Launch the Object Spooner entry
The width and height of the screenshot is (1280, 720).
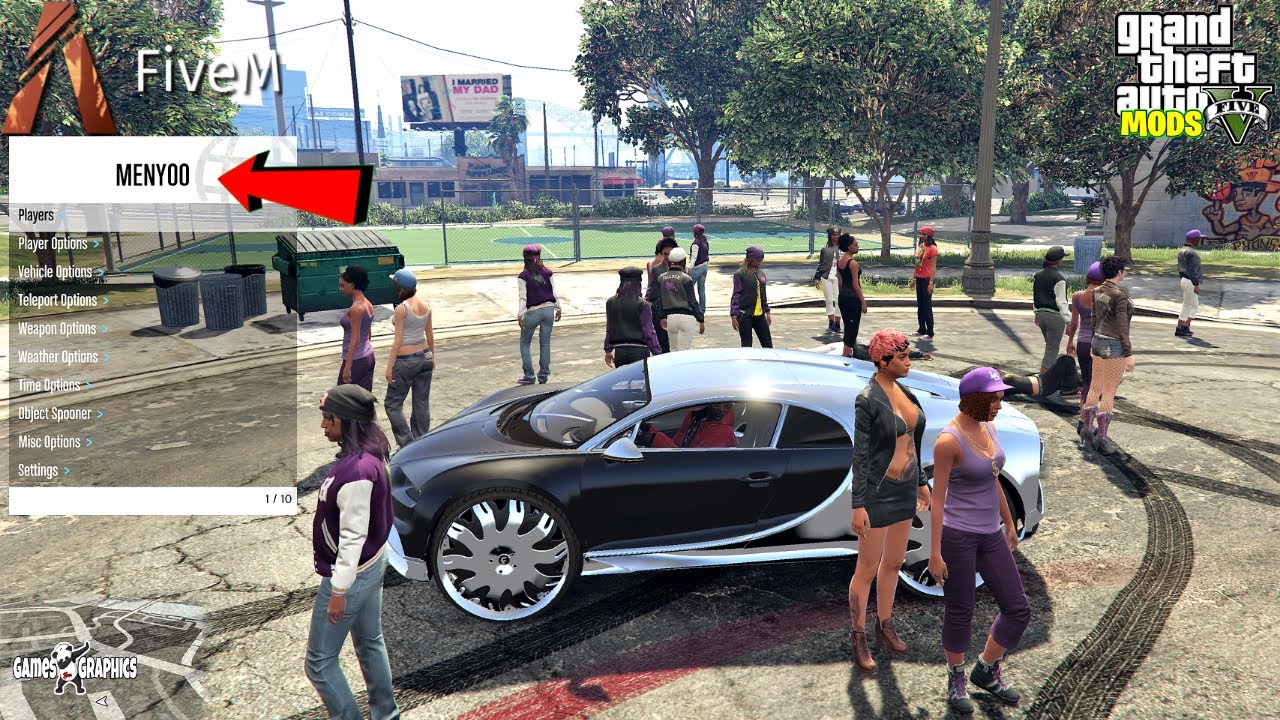[x=55, y=413]
